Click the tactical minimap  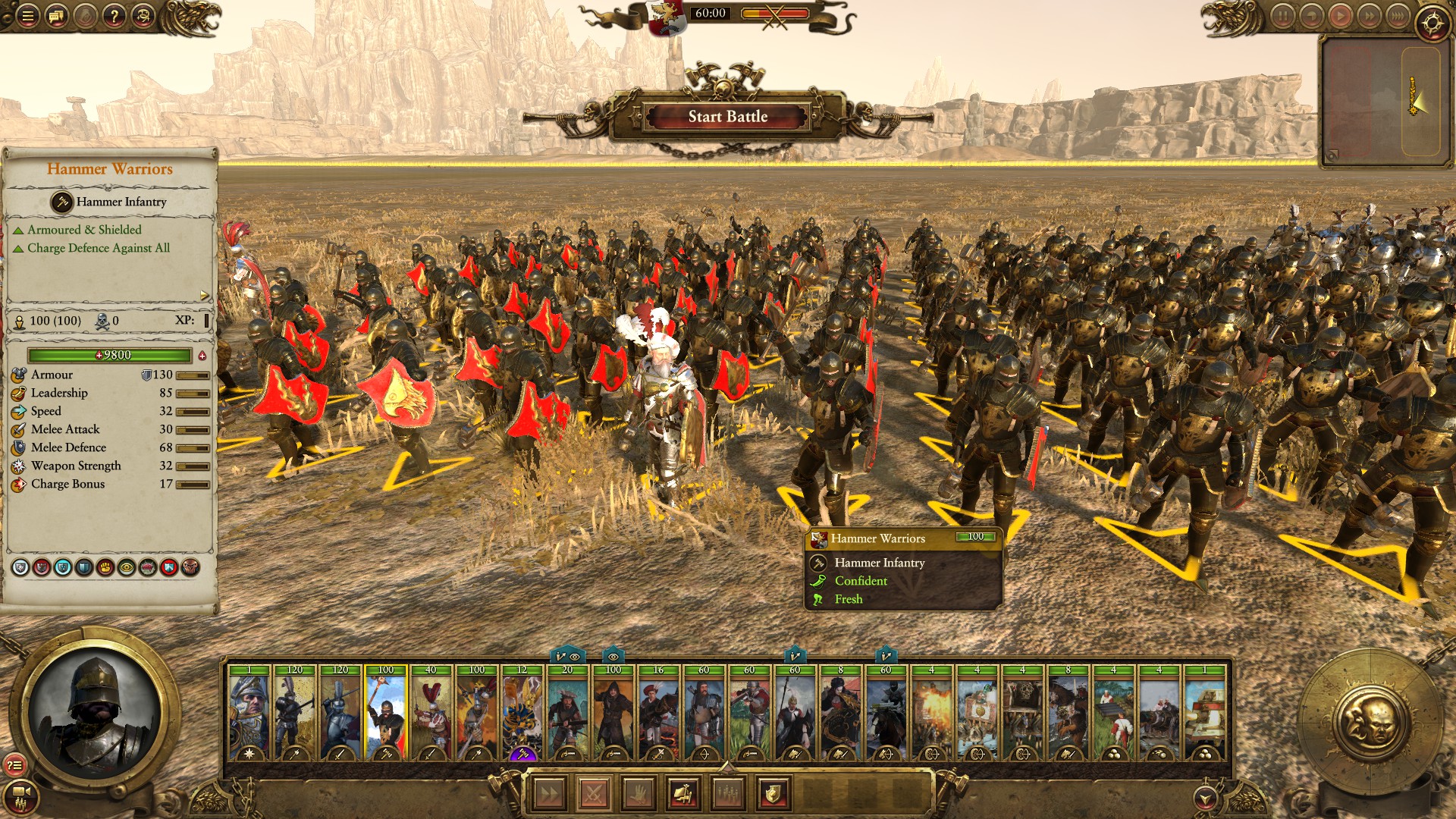pyautogui.click(x=1380, y=101)
